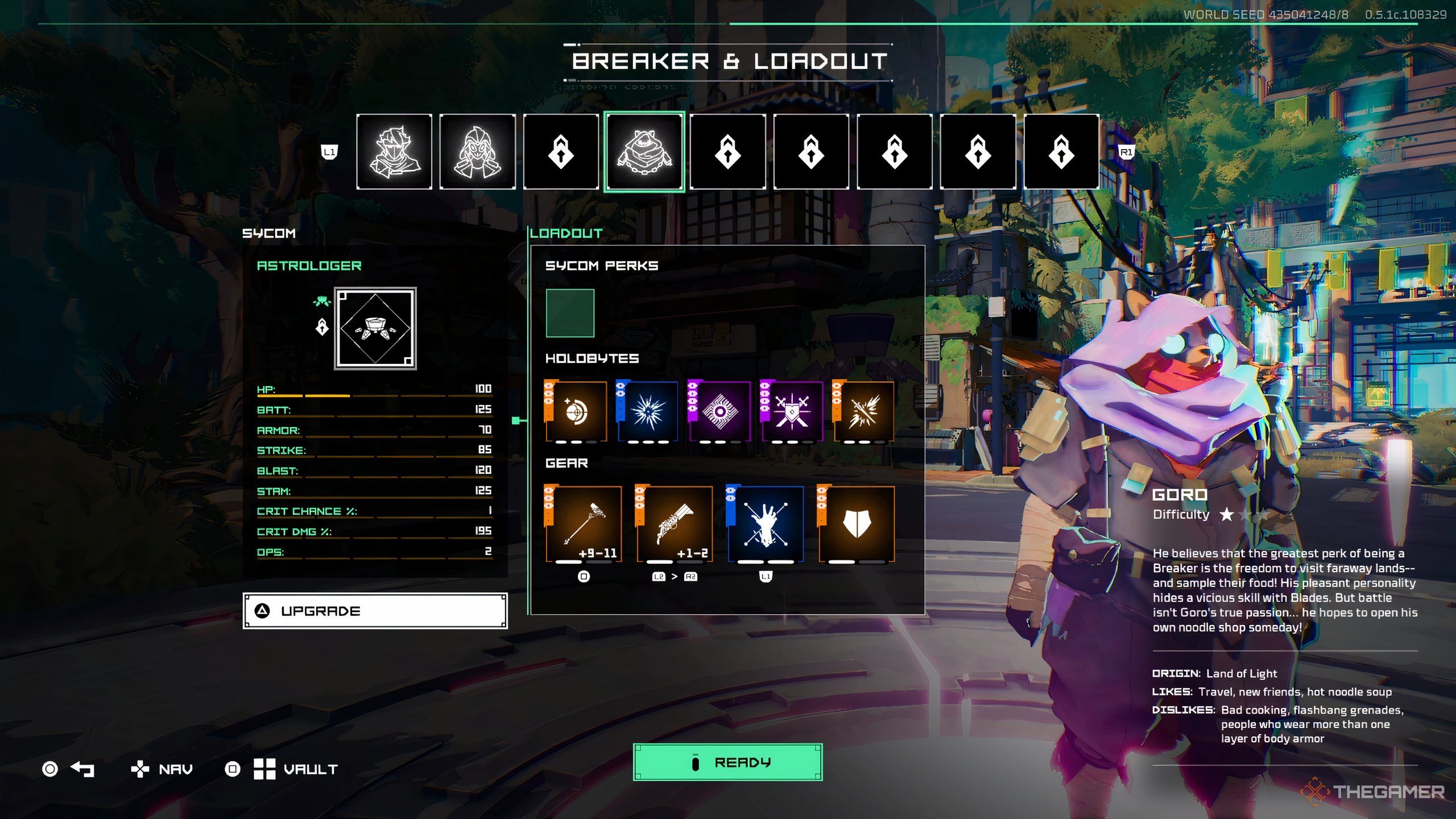Choose the orange claw slash holobyte
The image size is (1456, 819).
863,411
